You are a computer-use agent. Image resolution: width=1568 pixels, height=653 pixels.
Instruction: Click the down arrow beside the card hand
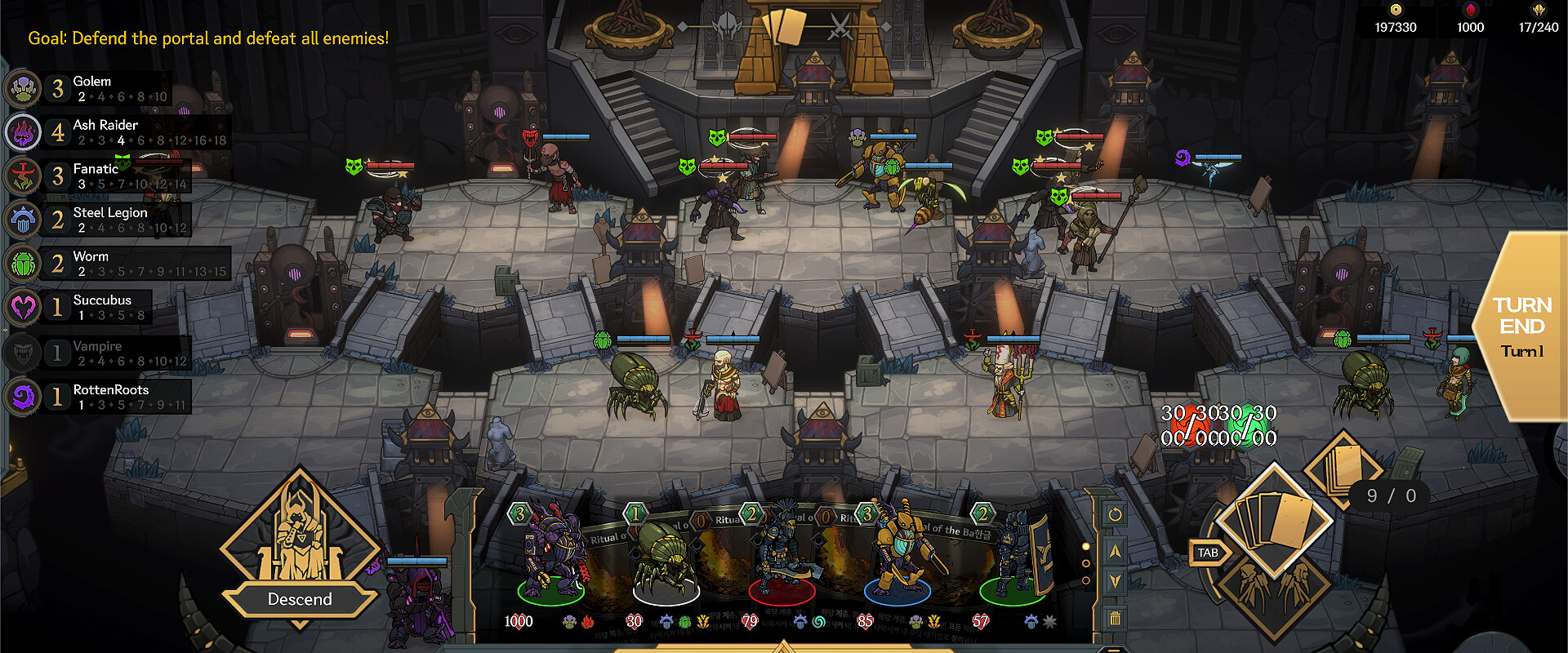click(x=1115, y=581)
